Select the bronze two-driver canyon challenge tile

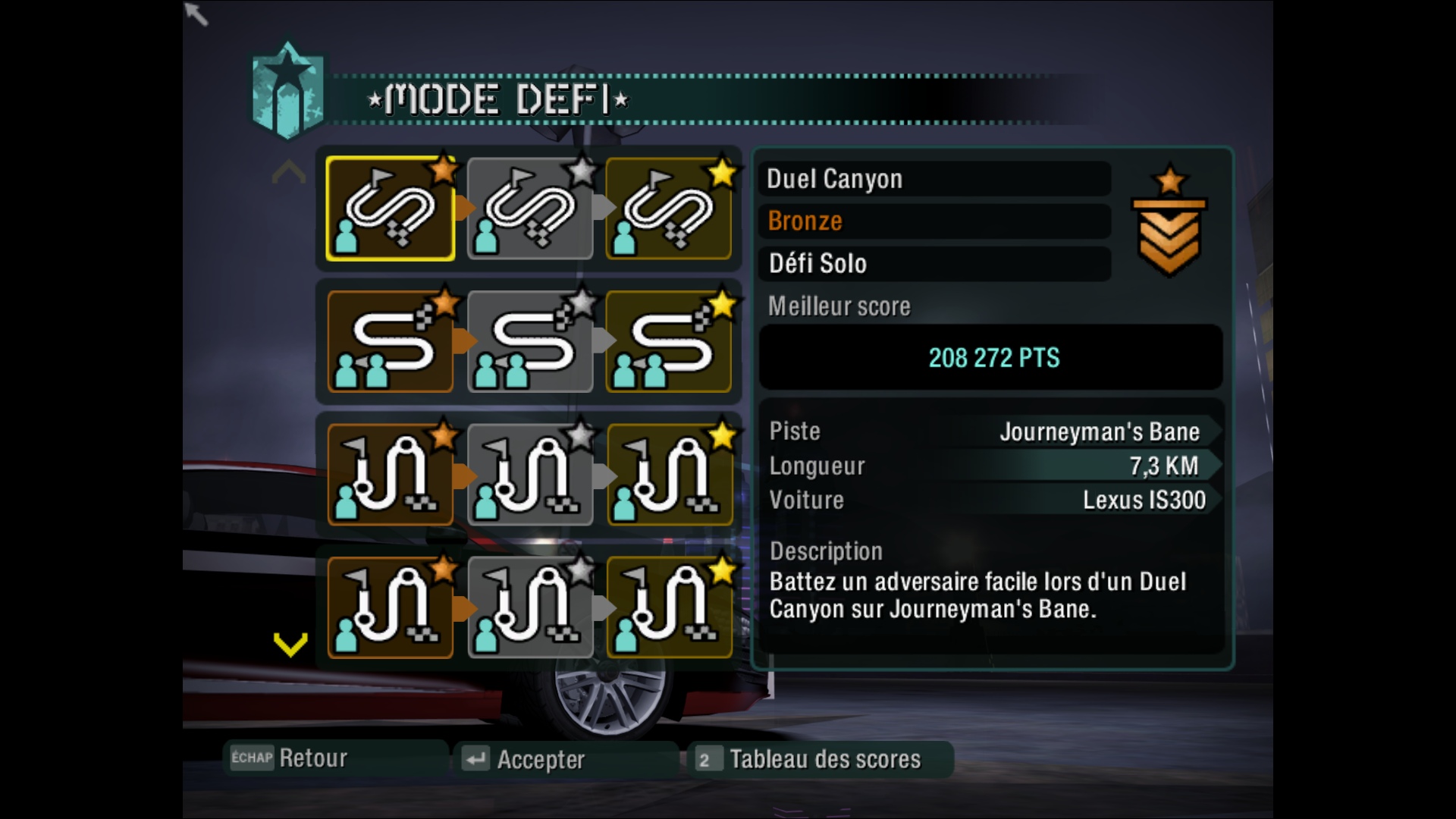tap(391, 342)
